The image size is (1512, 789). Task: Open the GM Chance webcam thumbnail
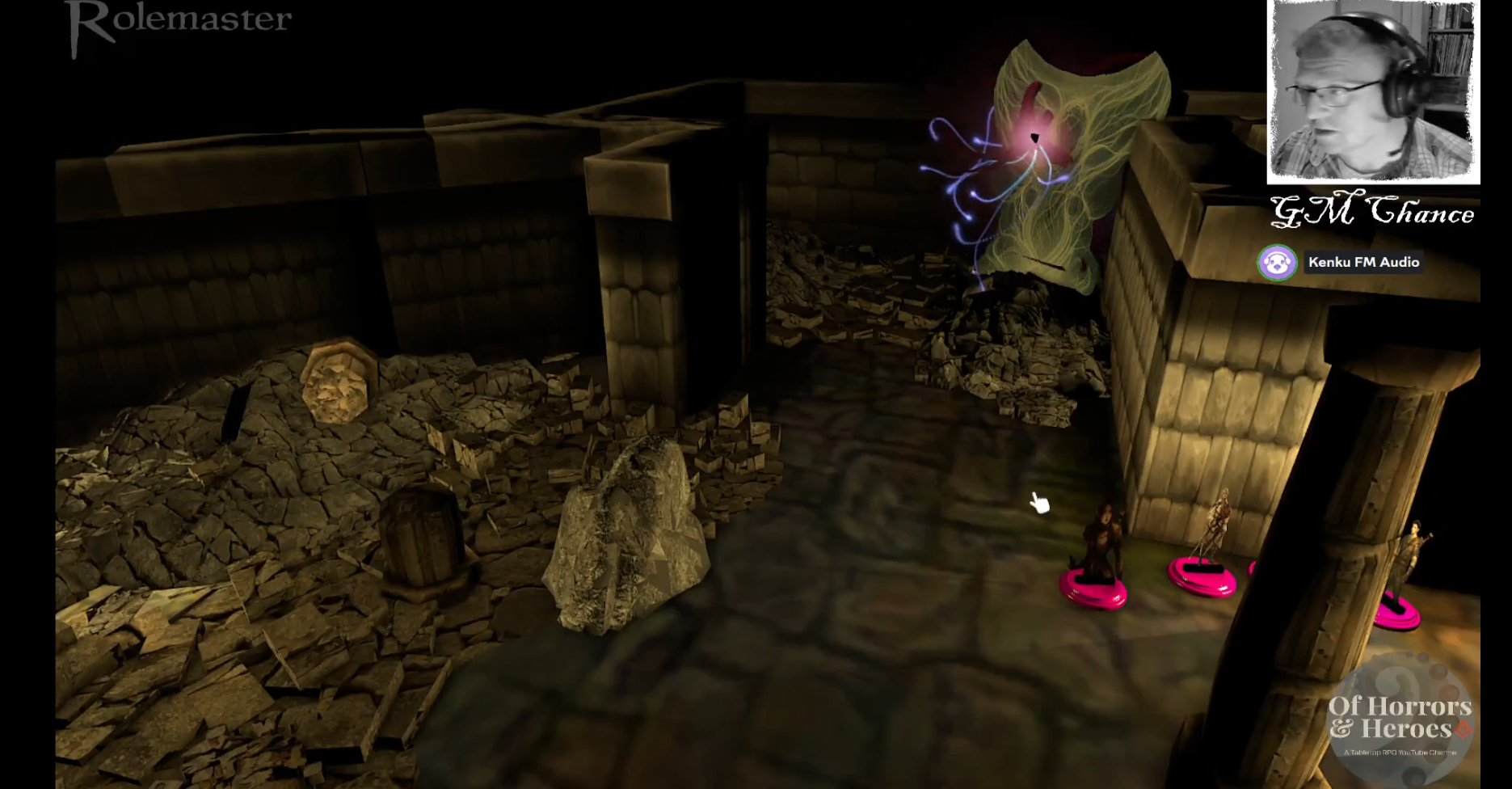[1372, 91]
